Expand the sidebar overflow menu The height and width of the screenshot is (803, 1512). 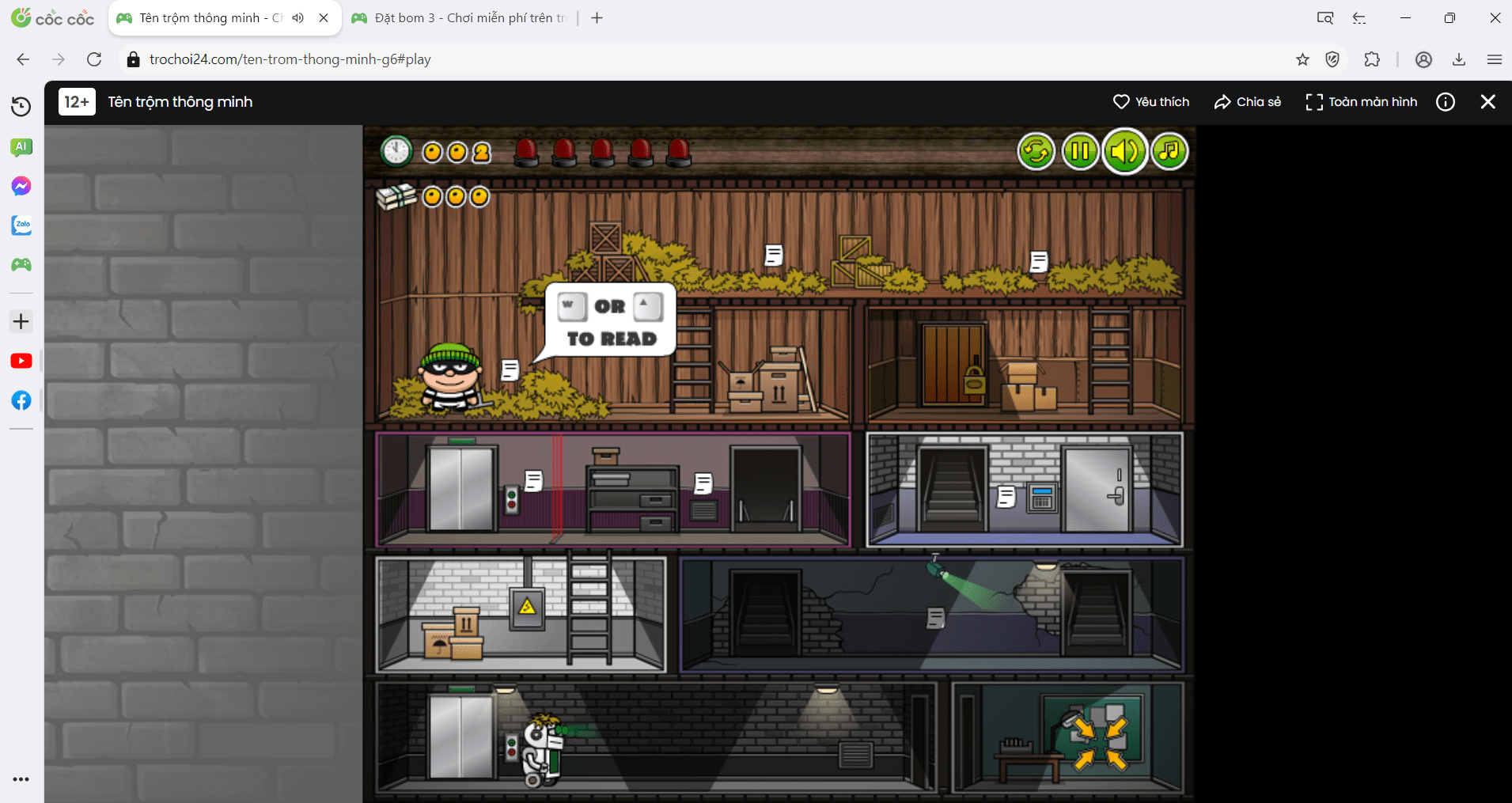click(21, 779)
